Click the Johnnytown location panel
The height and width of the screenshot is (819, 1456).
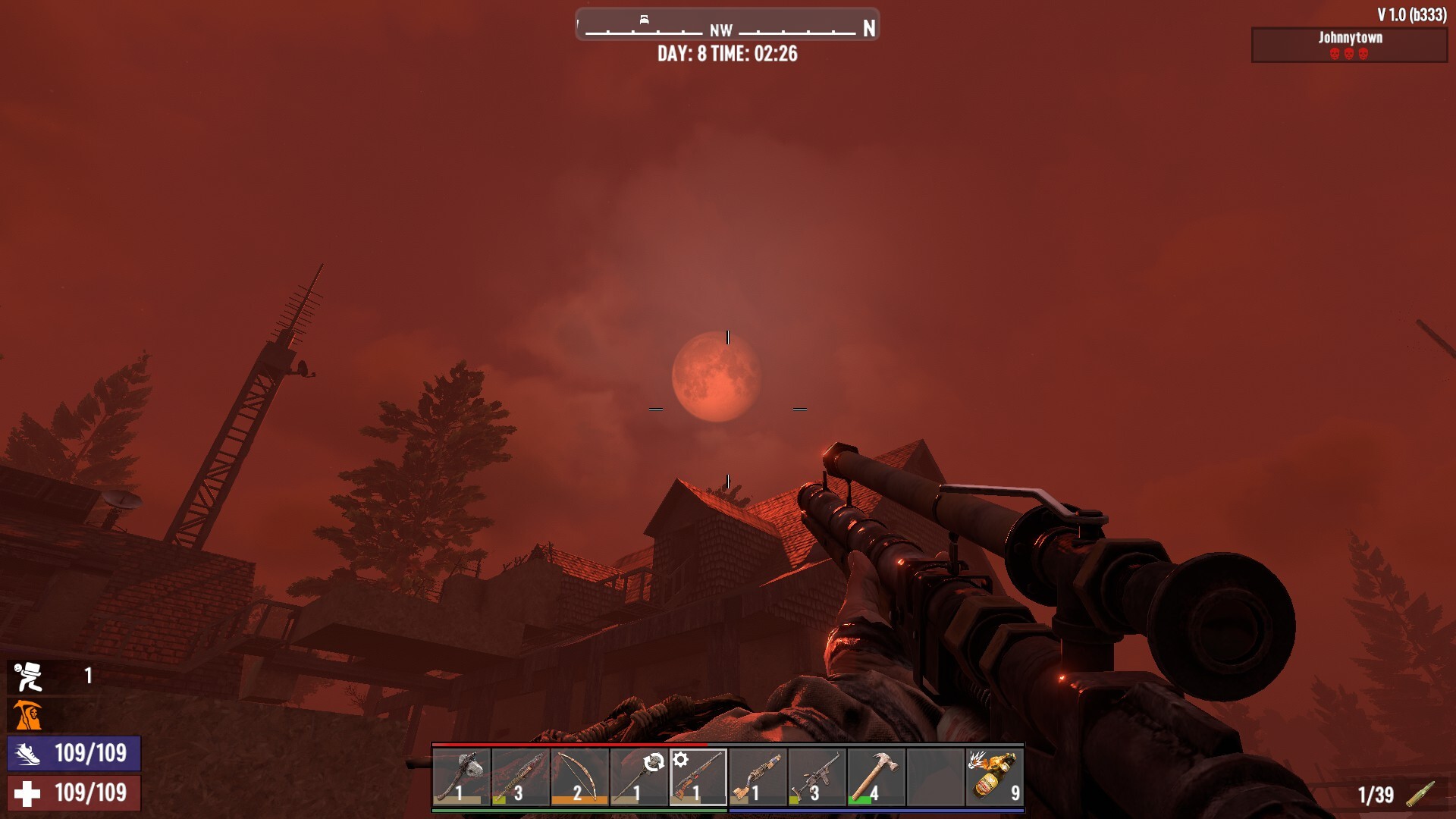click(1349, 45)
